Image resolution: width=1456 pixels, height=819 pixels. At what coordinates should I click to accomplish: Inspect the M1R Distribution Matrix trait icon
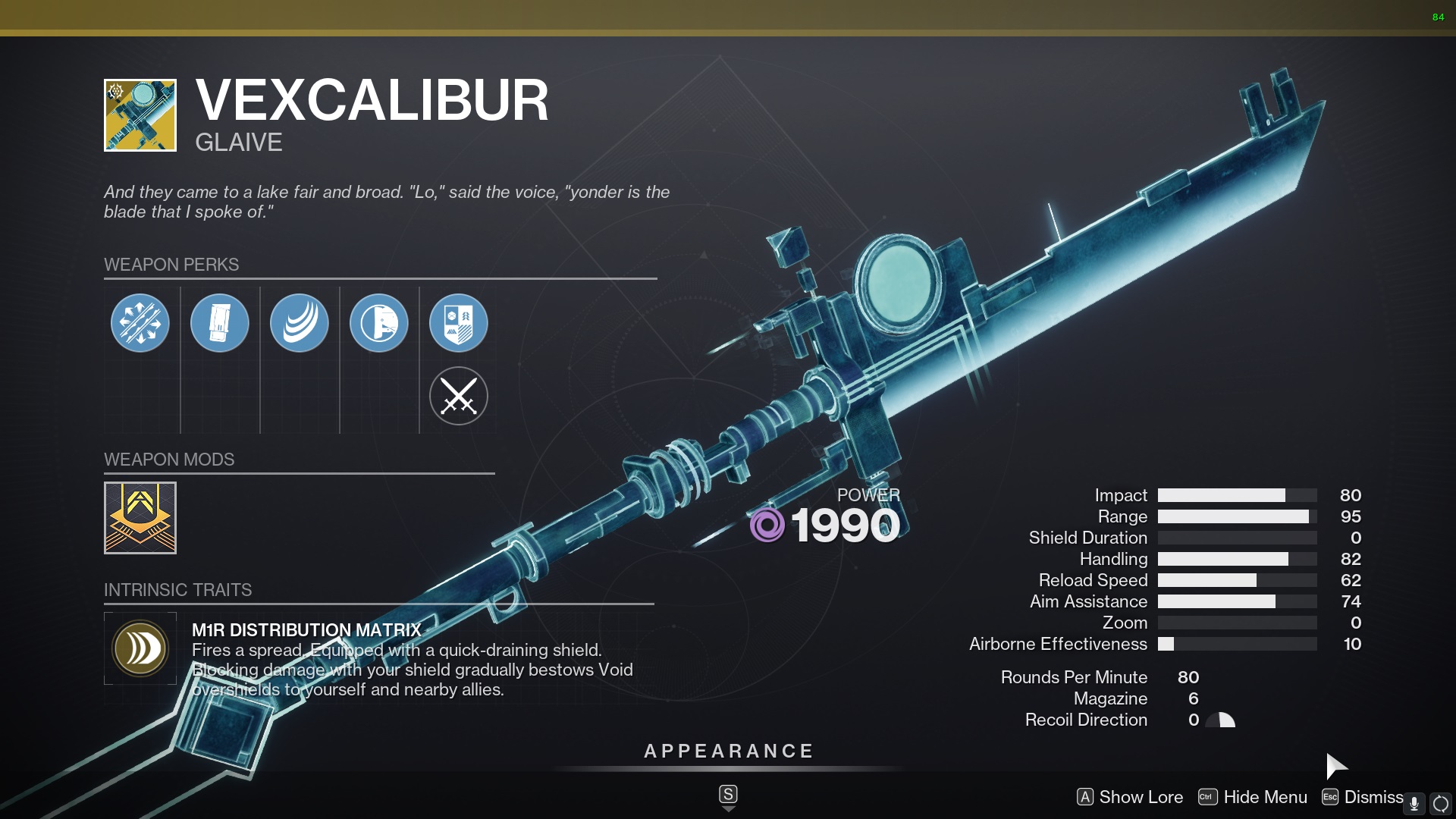pos(140,648)
